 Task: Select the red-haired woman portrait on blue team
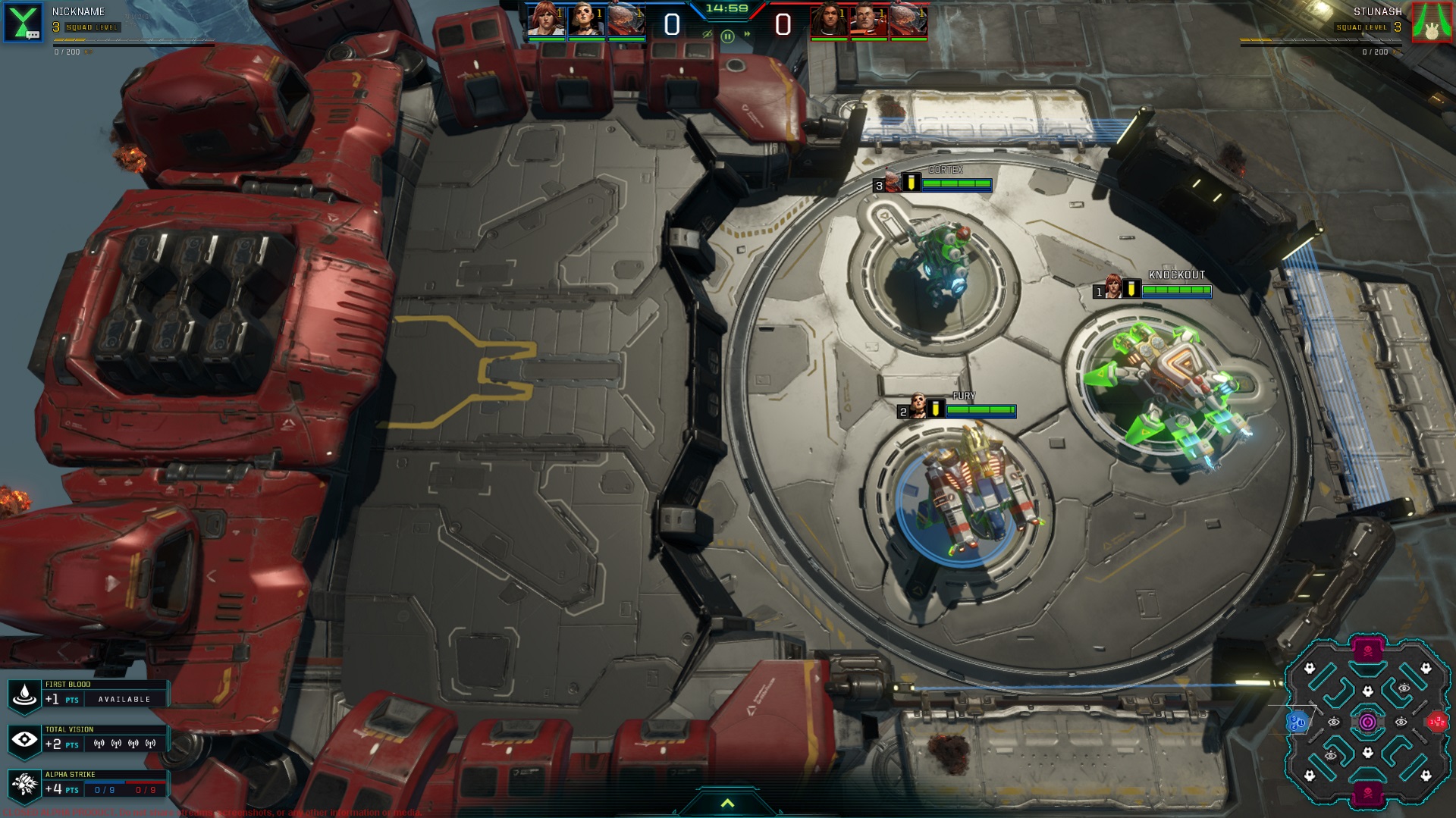point(545,20)
